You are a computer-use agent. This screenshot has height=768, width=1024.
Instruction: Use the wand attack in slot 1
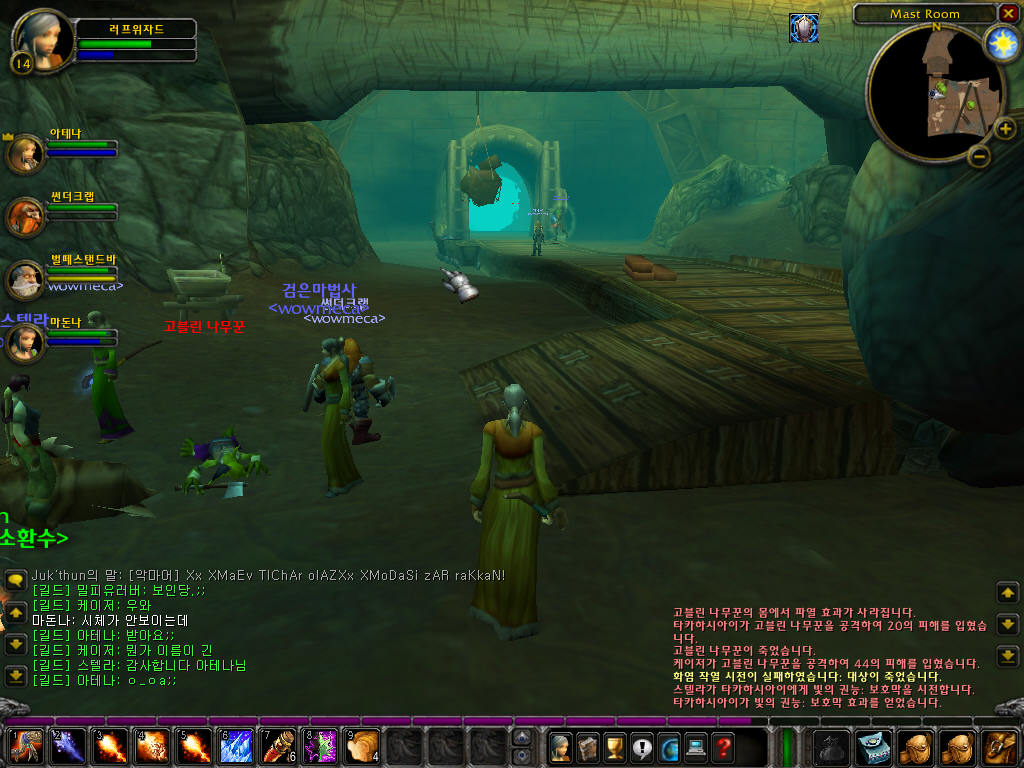(x=24, y=746)
